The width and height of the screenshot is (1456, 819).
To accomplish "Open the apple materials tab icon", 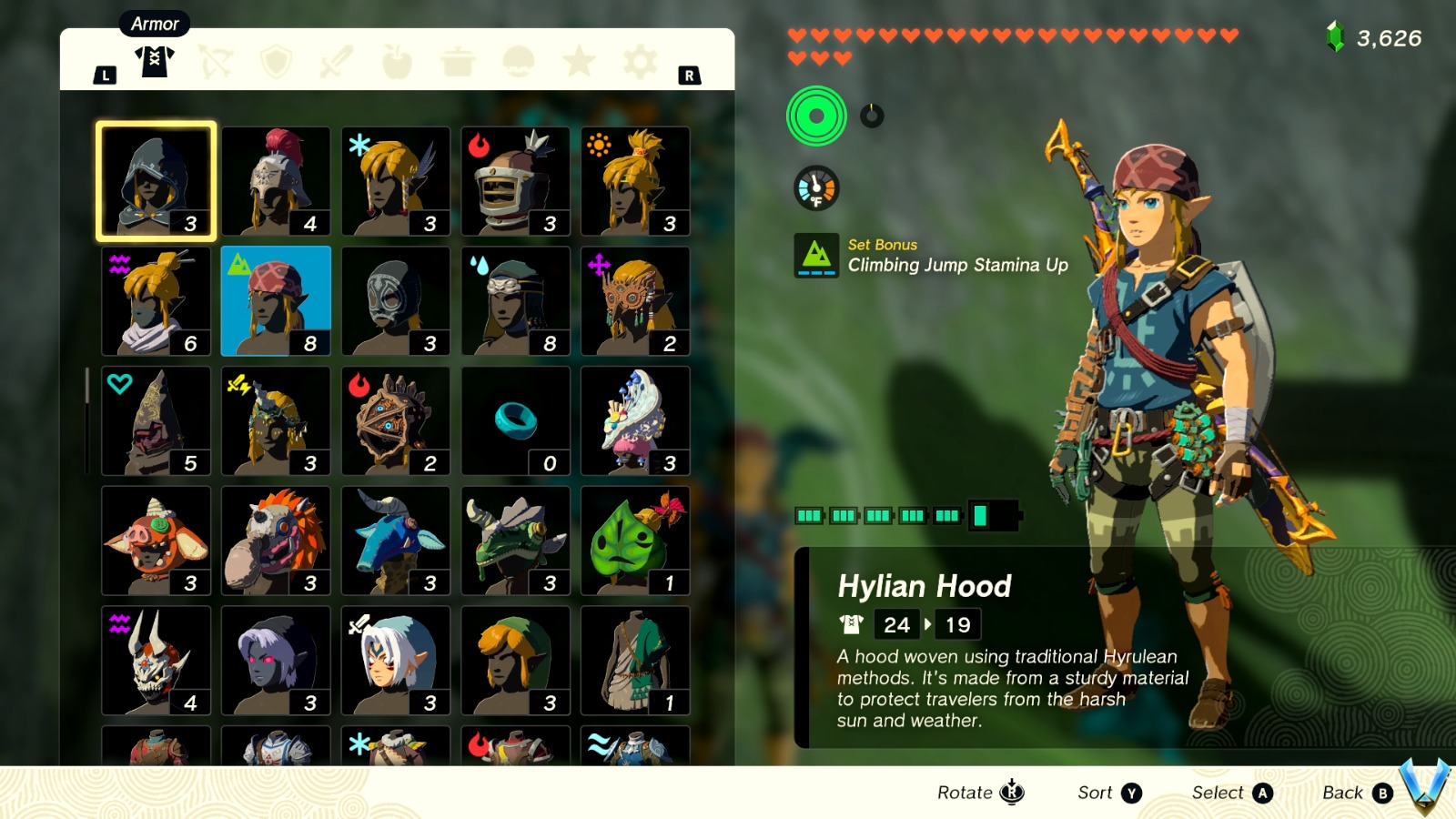I will point(397,60).
